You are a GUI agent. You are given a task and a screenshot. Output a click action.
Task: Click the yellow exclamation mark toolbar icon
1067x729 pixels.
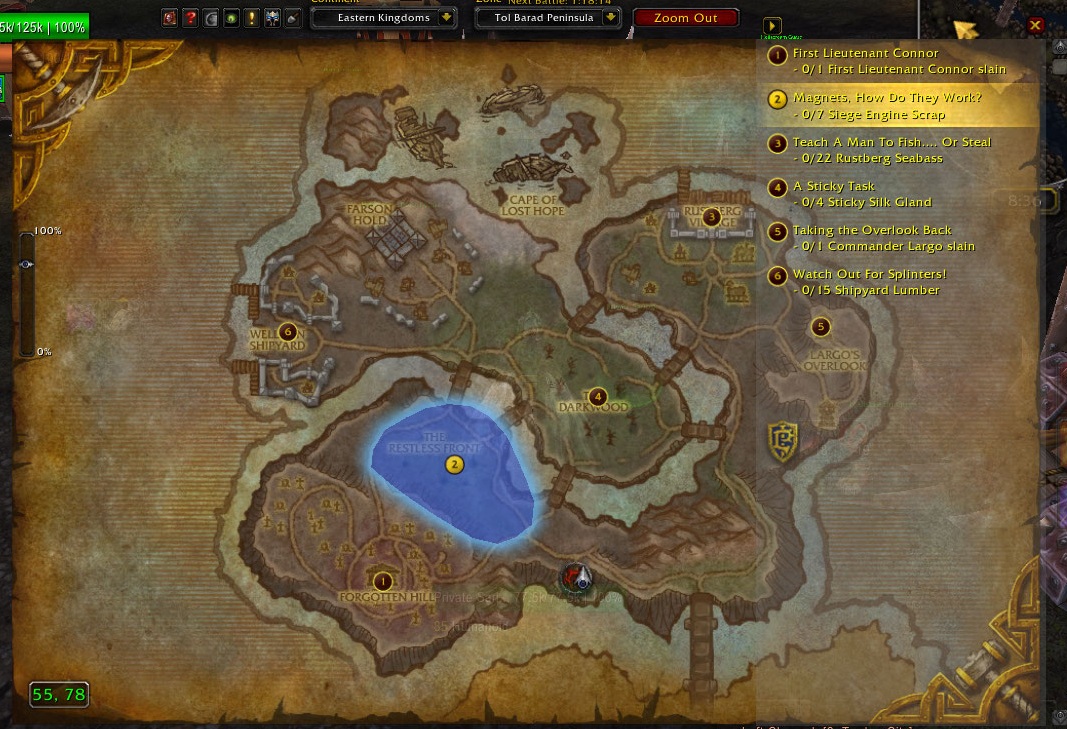point(252,18)
